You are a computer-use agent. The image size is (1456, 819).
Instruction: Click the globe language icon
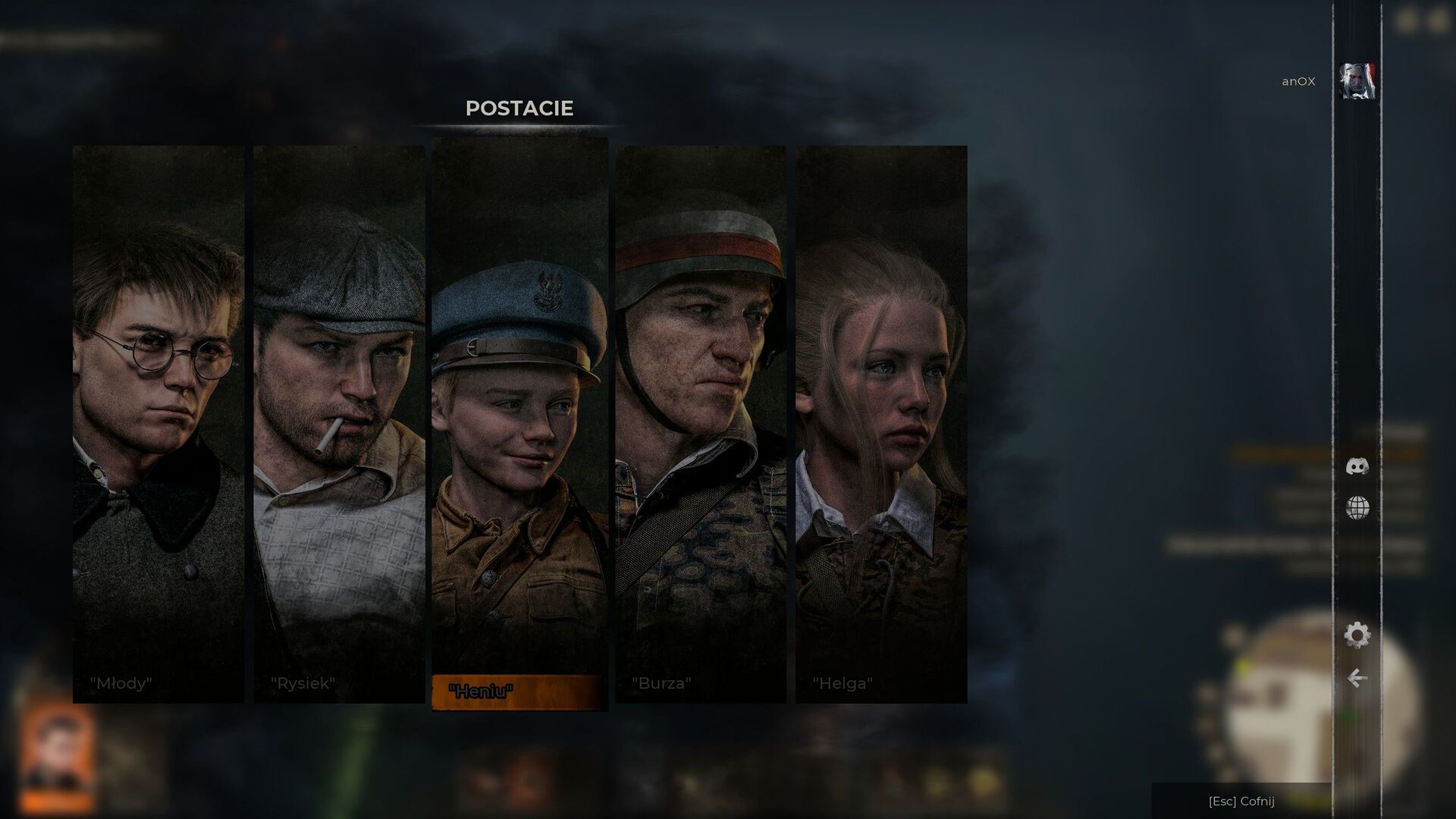click(1357, 508)
